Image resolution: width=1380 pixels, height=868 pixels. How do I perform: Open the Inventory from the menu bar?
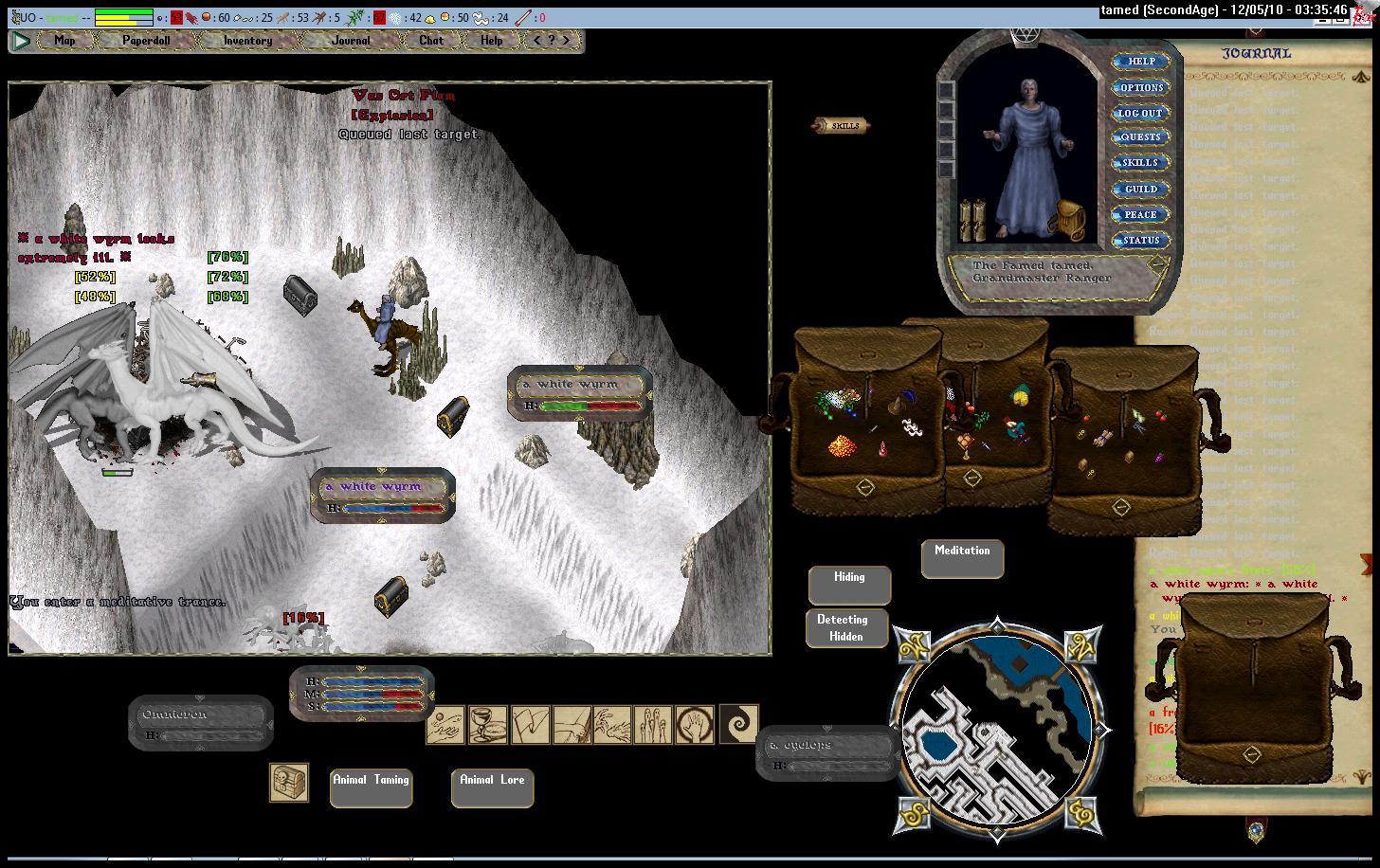coord(247,41)
